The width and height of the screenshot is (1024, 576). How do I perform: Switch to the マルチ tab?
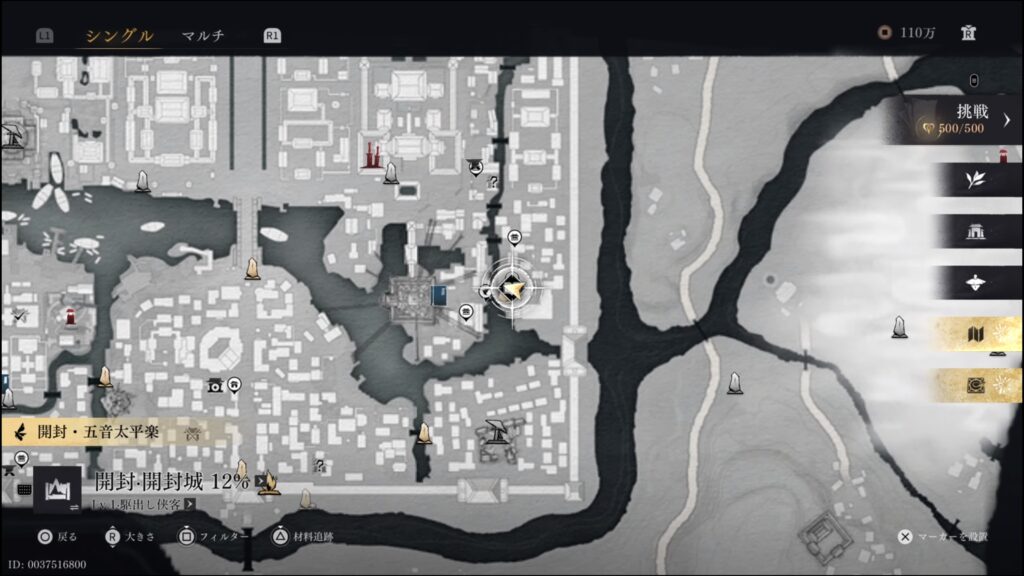click(x=203, y=35)
